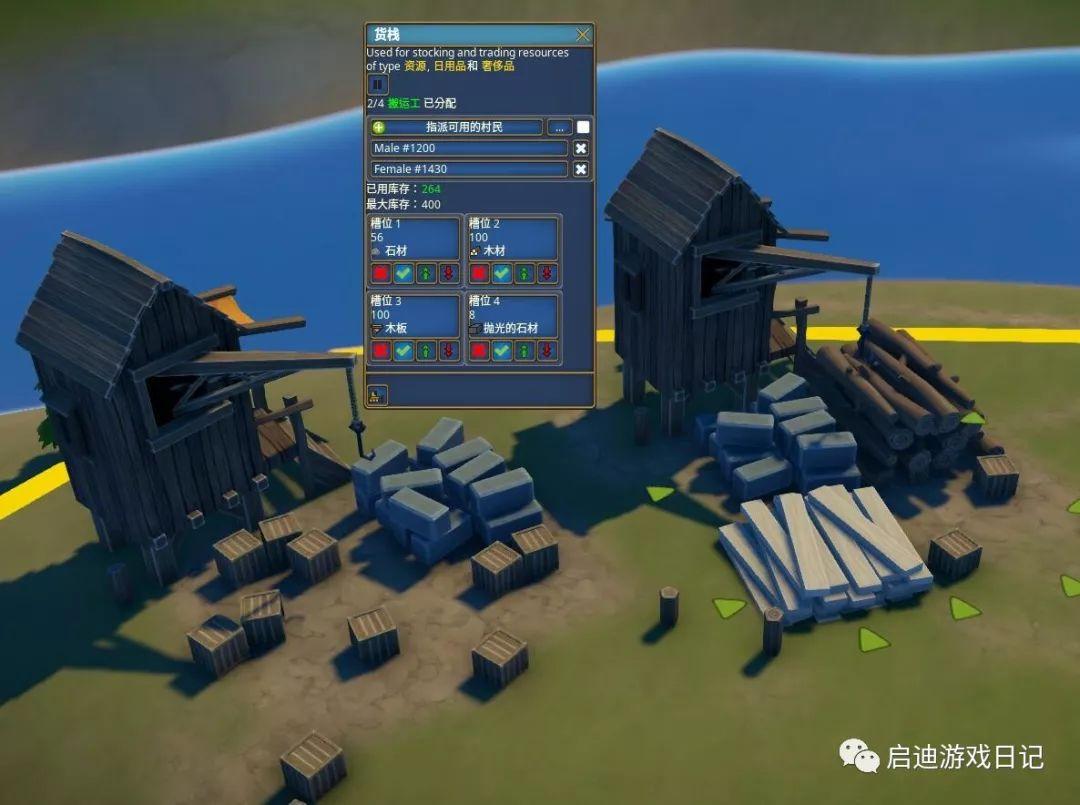Click the small icon button at panel bottom
This screenshot has width=1080, height=805.
(x=378, y=393)
